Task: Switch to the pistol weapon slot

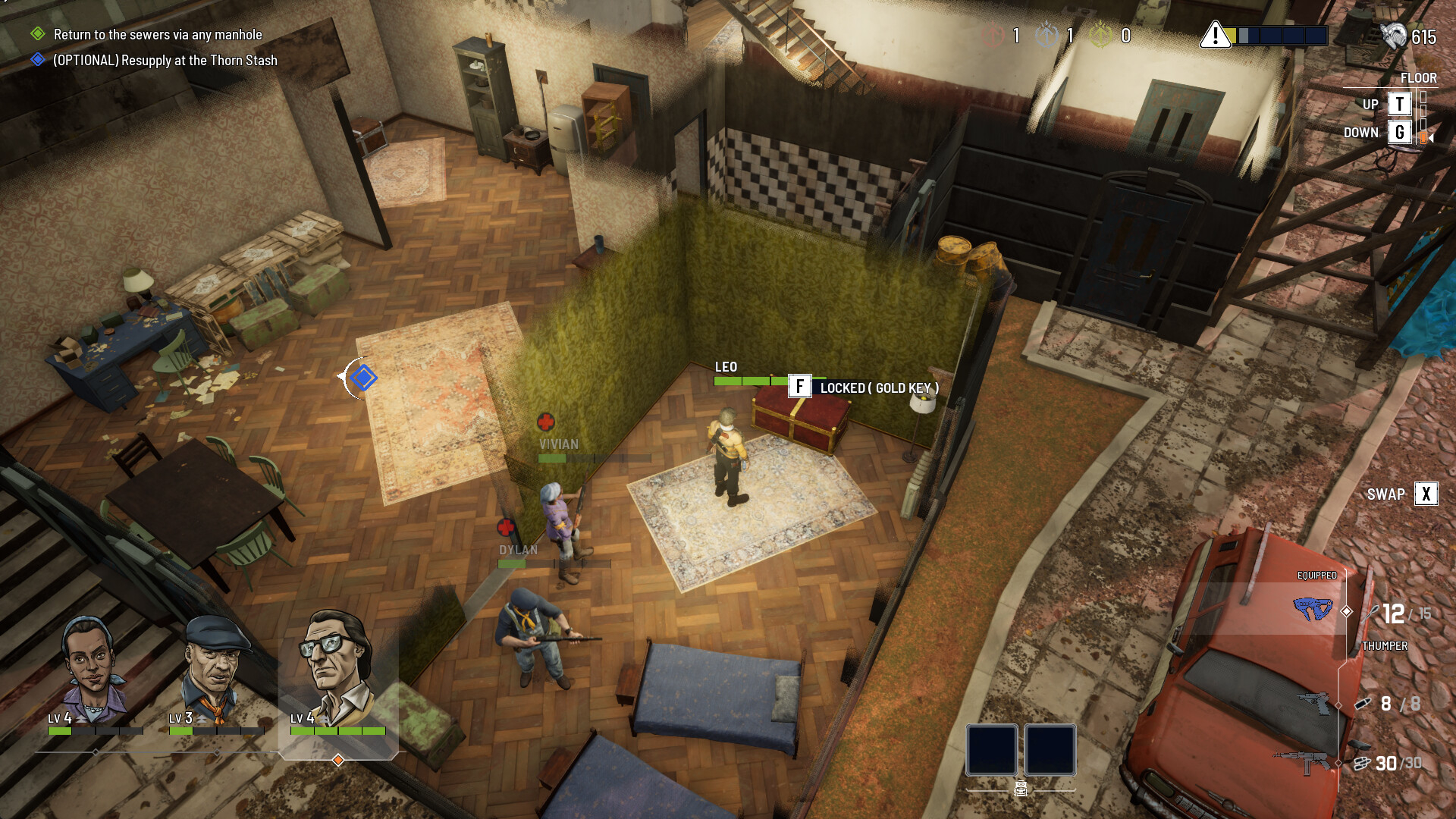Action: [x=1313, y=703]
